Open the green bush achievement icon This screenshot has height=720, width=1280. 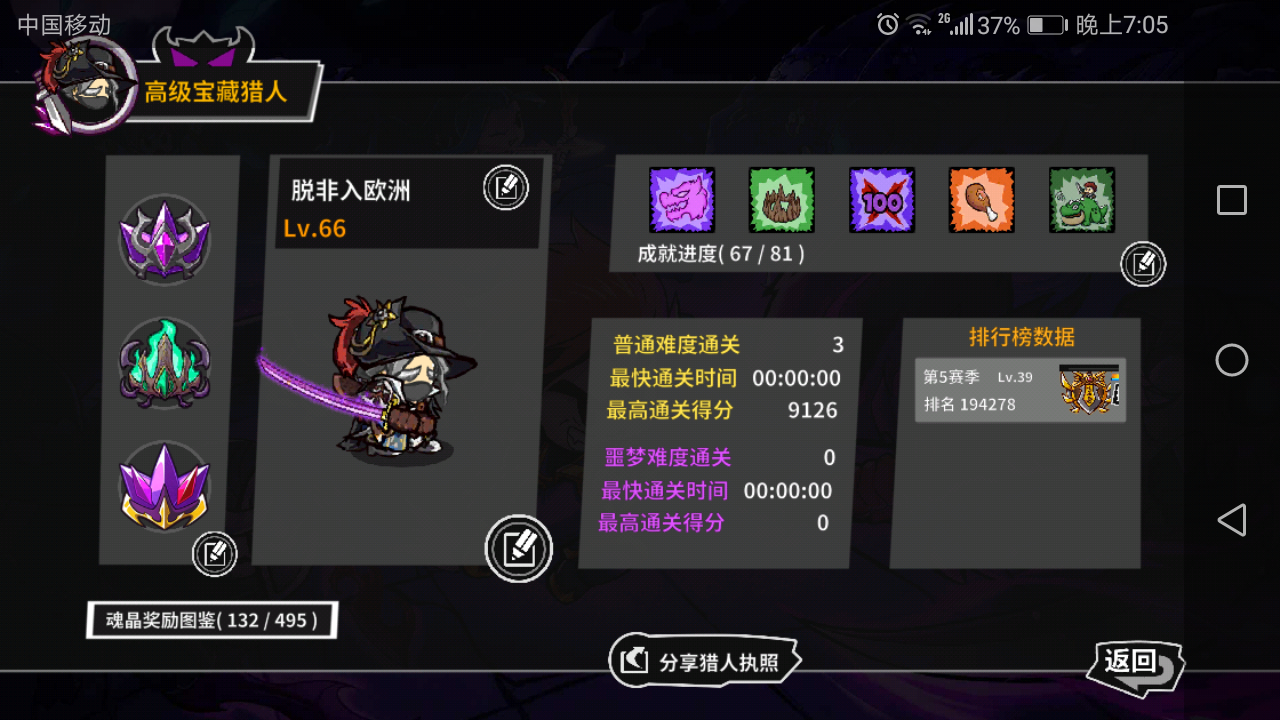point(781,199)
